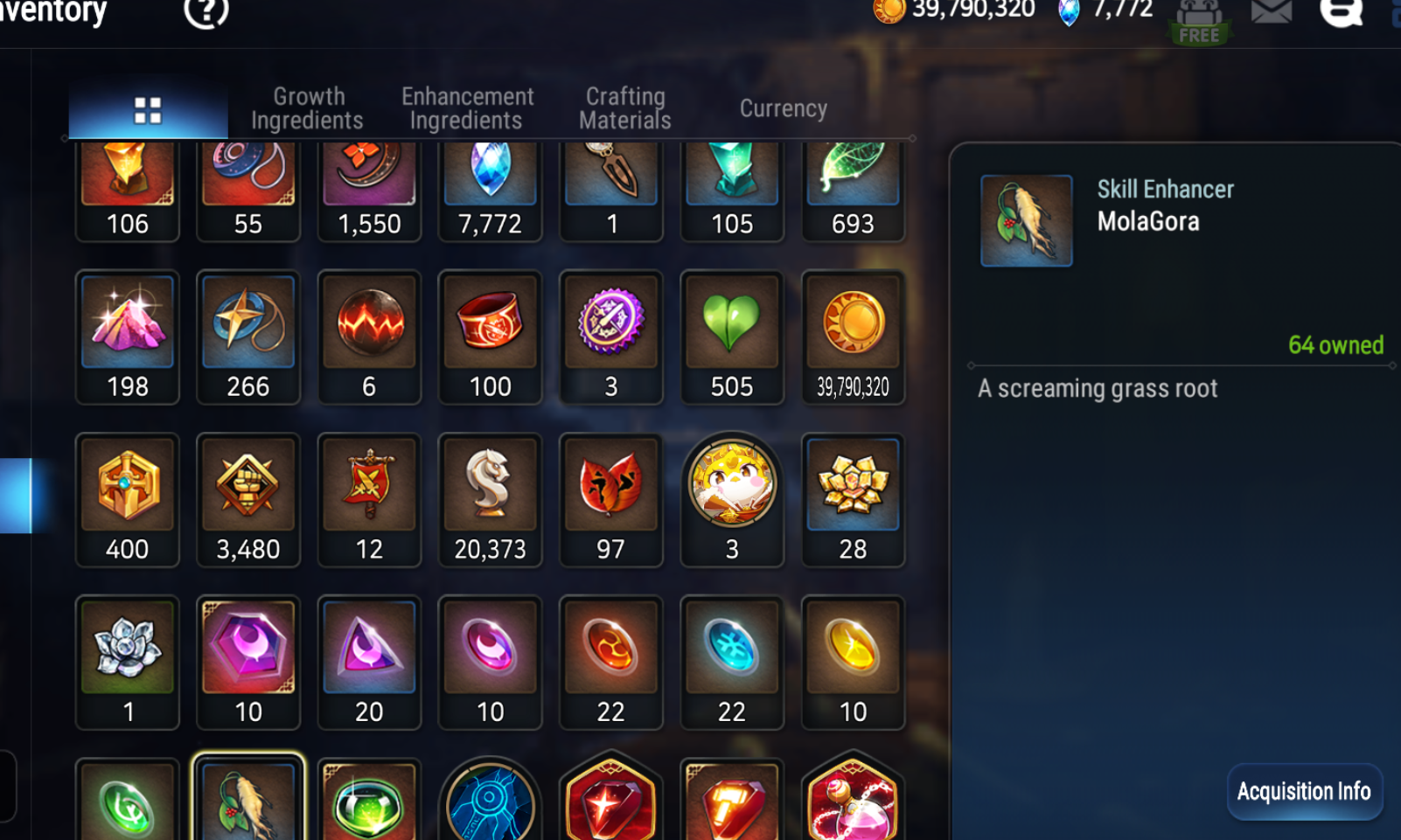Open the chat bubble icon
This screenshot has height=840, width=1401.
1341,12
